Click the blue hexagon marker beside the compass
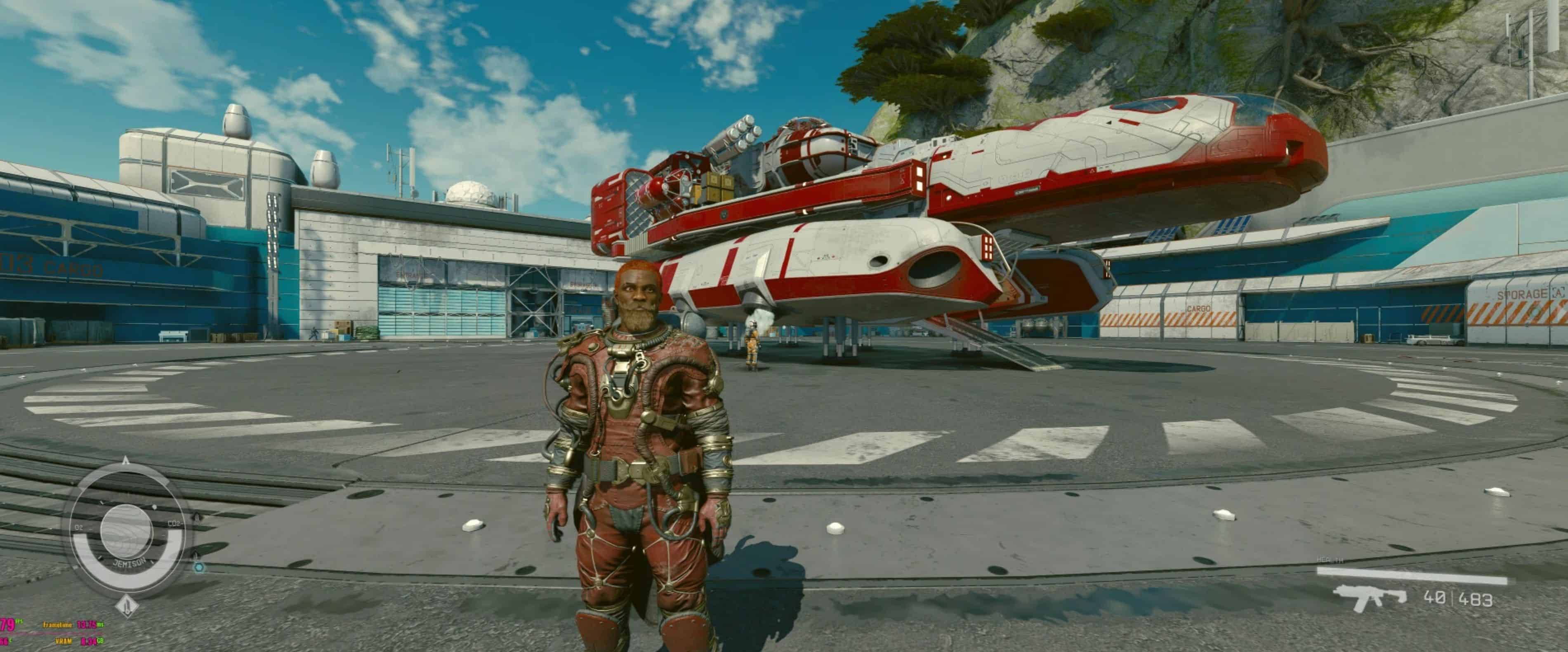 click(198, 567)
